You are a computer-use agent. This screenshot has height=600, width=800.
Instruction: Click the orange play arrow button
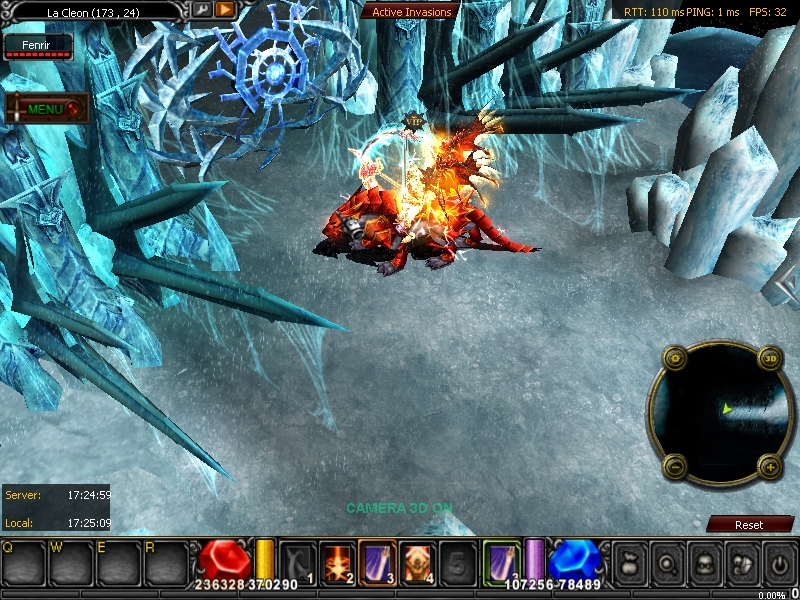[225, 10]
